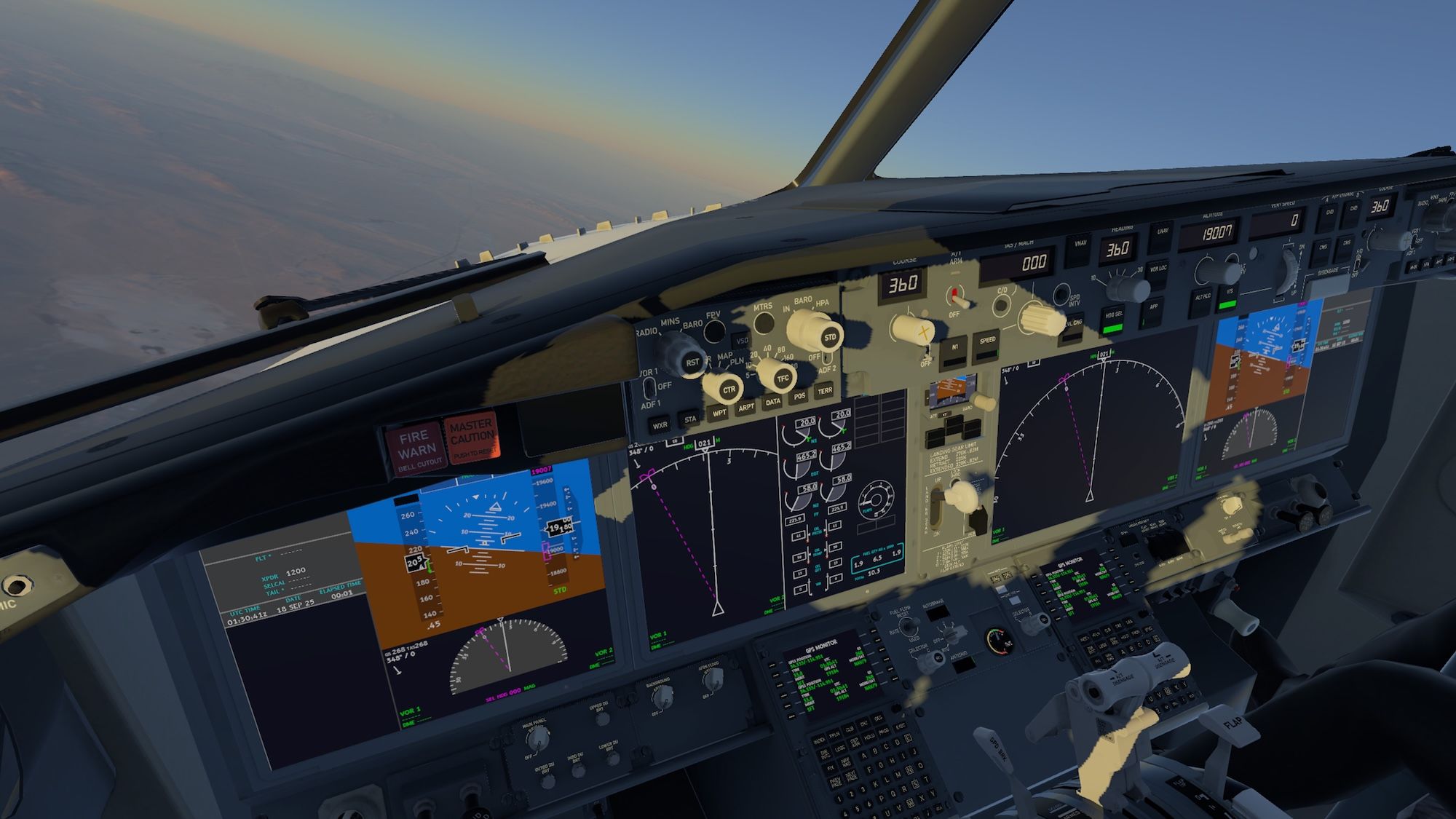This screenshot has height=819, width=1456.
Task: Engage the ALT HLD altitude hold button
Action: pyautogui.click(x=1202, y=298)
